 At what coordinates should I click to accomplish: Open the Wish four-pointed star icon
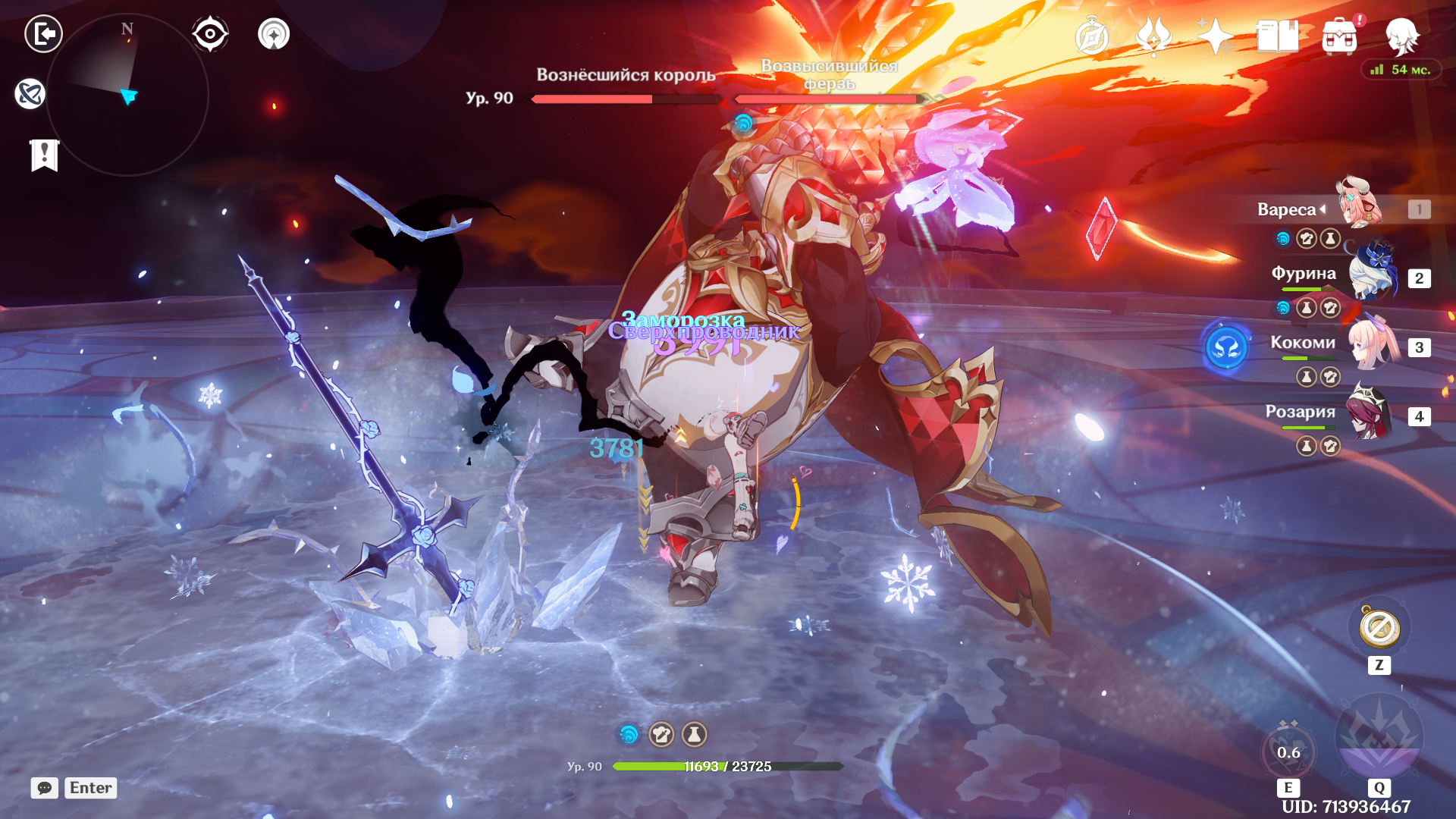pos(1215,36)
